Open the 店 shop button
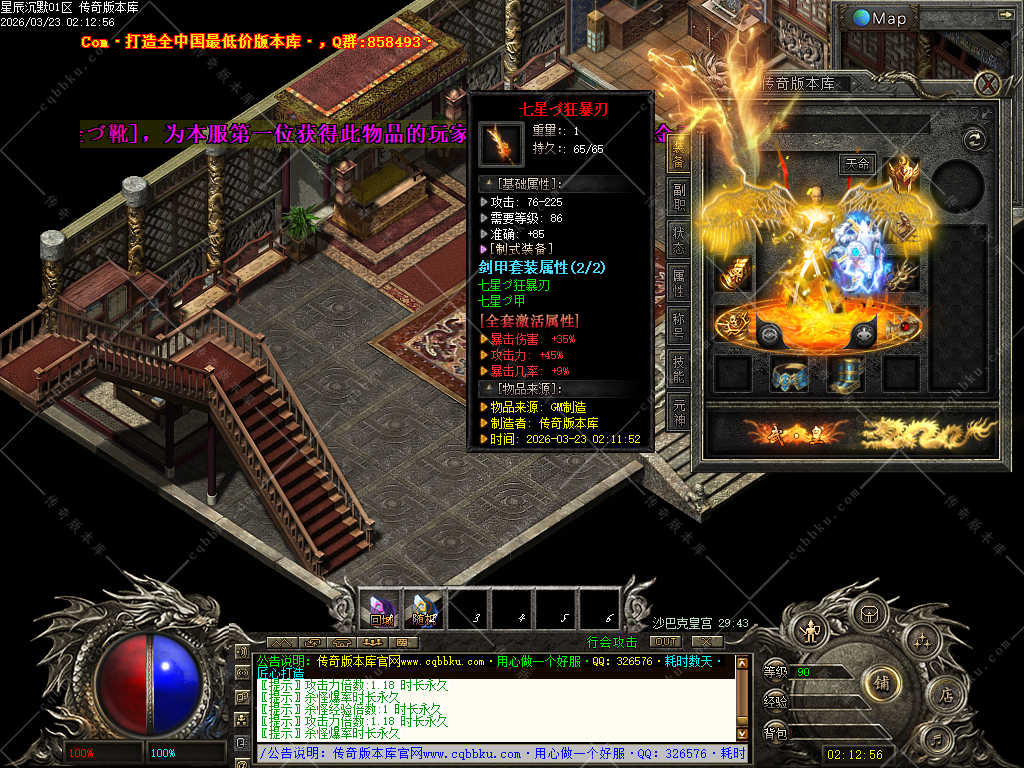The image size is (1024, 768). click(943, 692)
